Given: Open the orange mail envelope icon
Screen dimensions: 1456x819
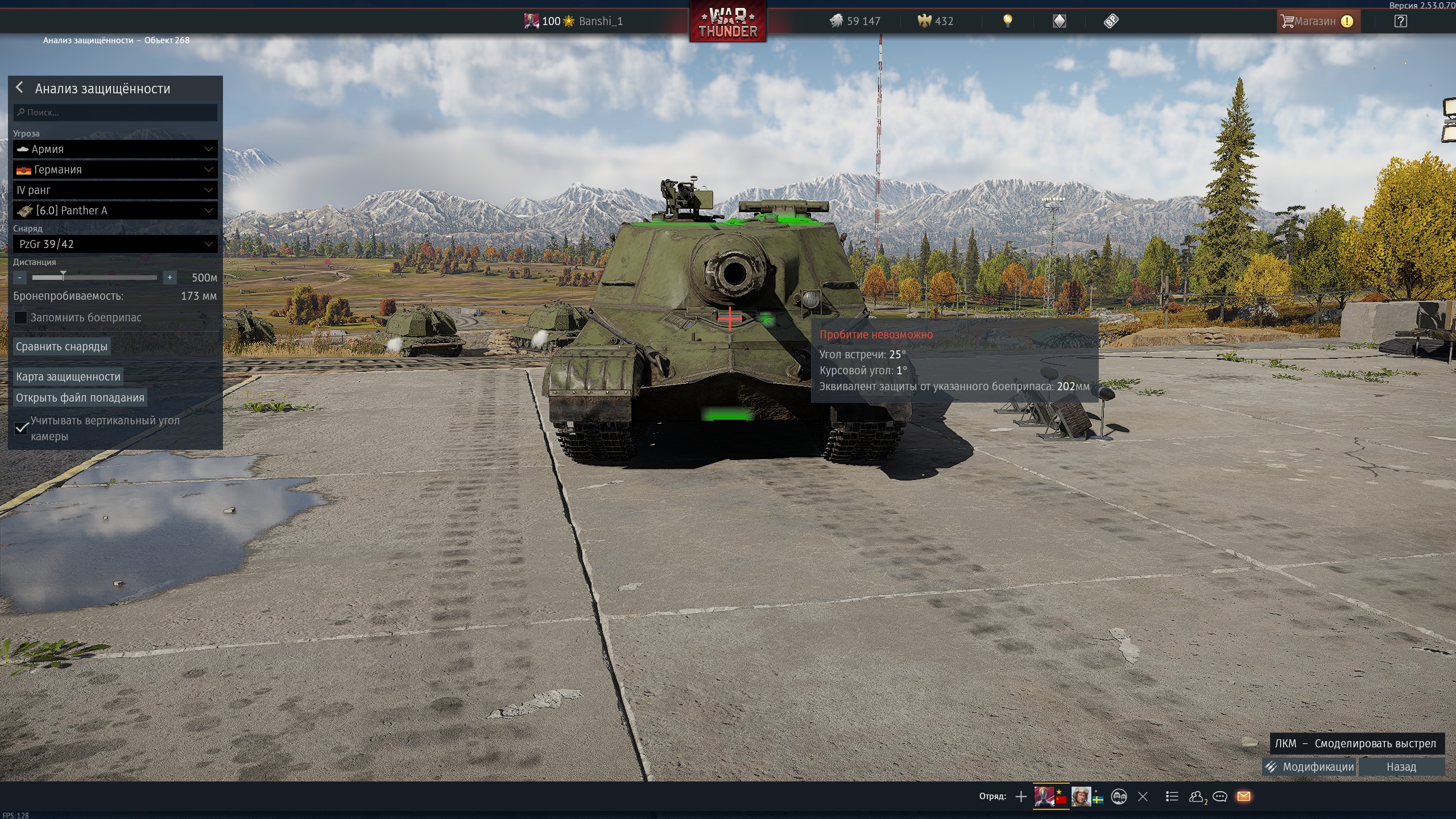Looking at the screenshot, I should pyautogui.click(x=1244, y=796).
